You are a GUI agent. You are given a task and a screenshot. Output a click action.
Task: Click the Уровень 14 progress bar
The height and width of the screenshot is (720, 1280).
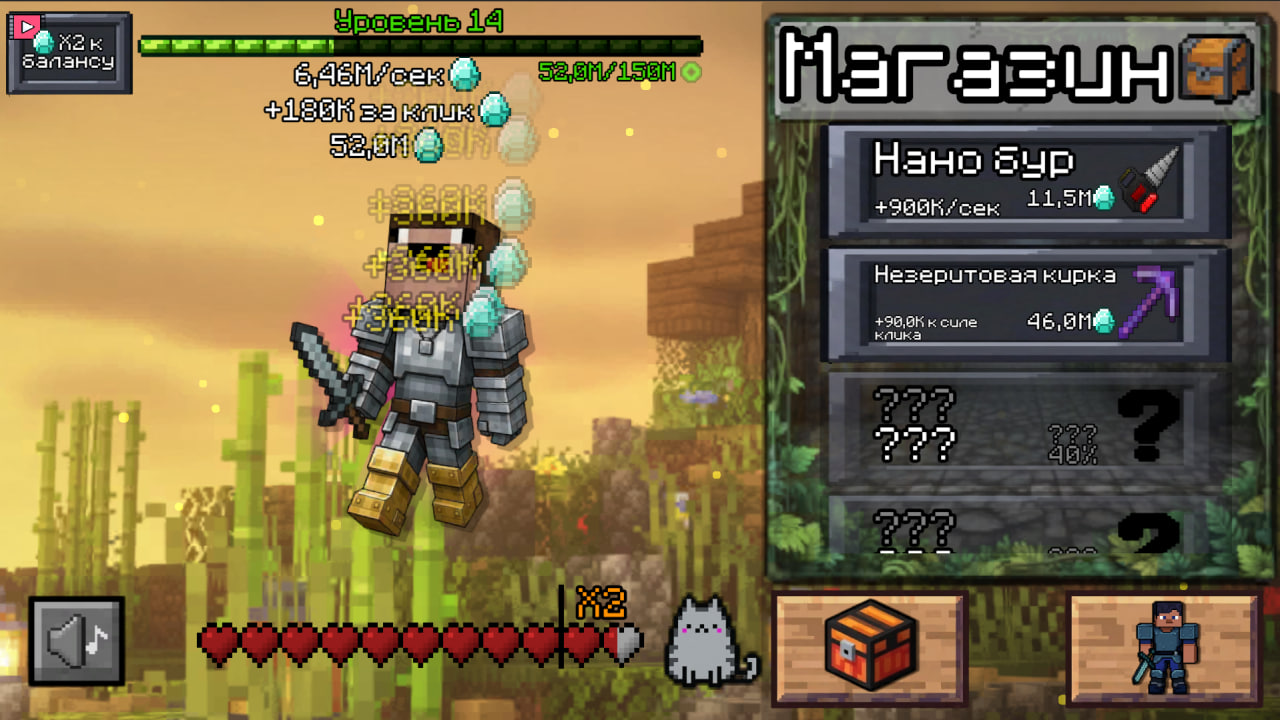(x=420, y=44)
